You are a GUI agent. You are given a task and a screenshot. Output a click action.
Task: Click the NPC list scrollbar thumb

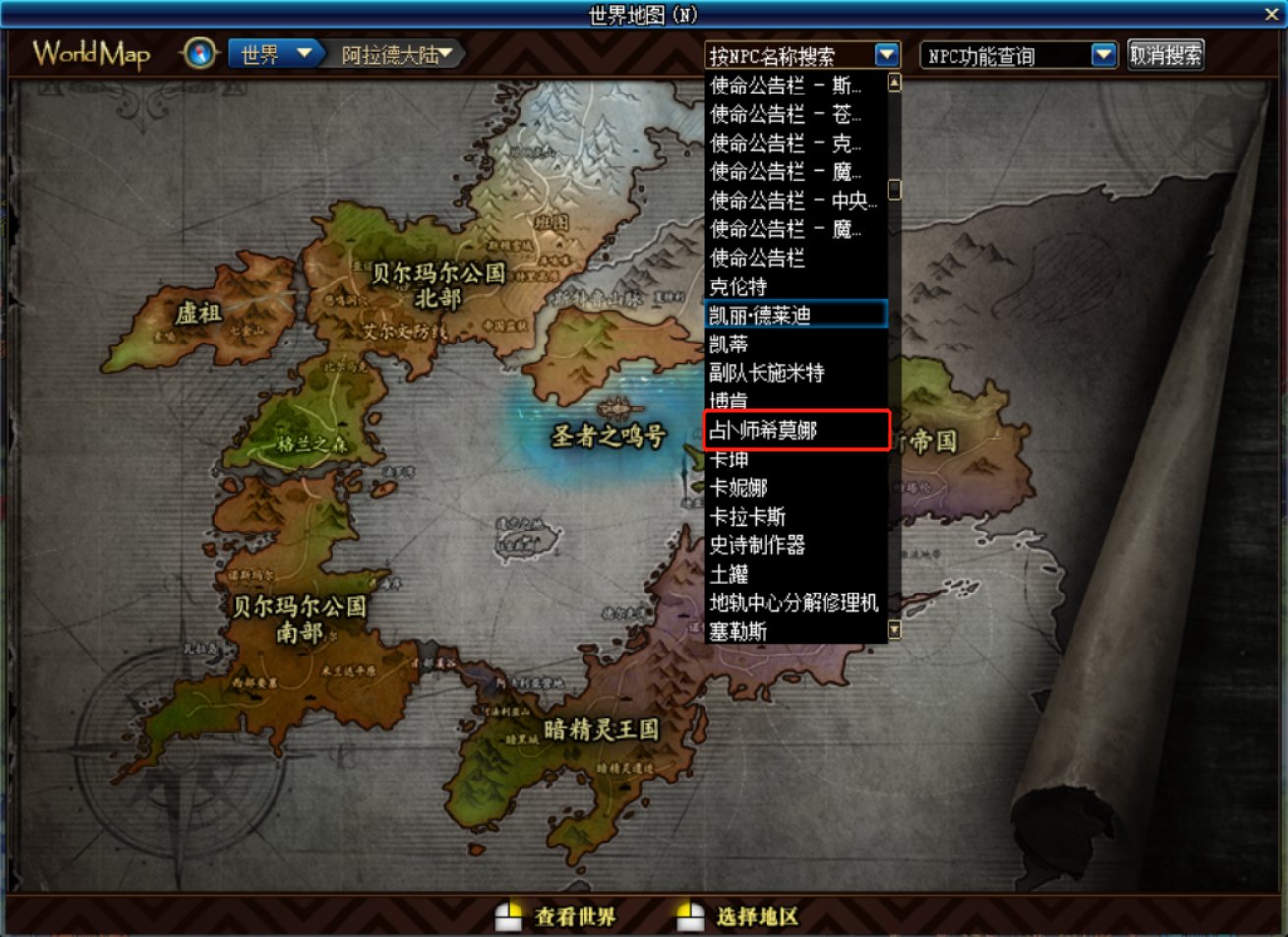[894, 187]
